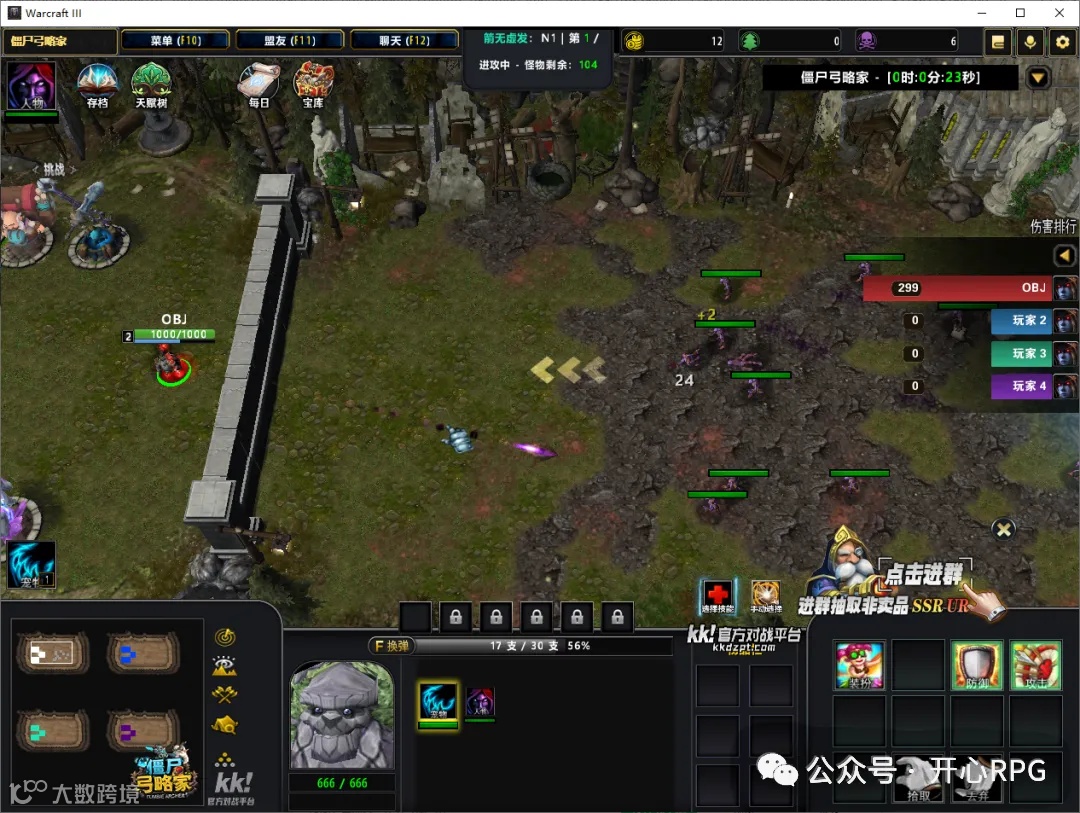Activate the 攻击 attack ability

click(x=1035, y=666)
